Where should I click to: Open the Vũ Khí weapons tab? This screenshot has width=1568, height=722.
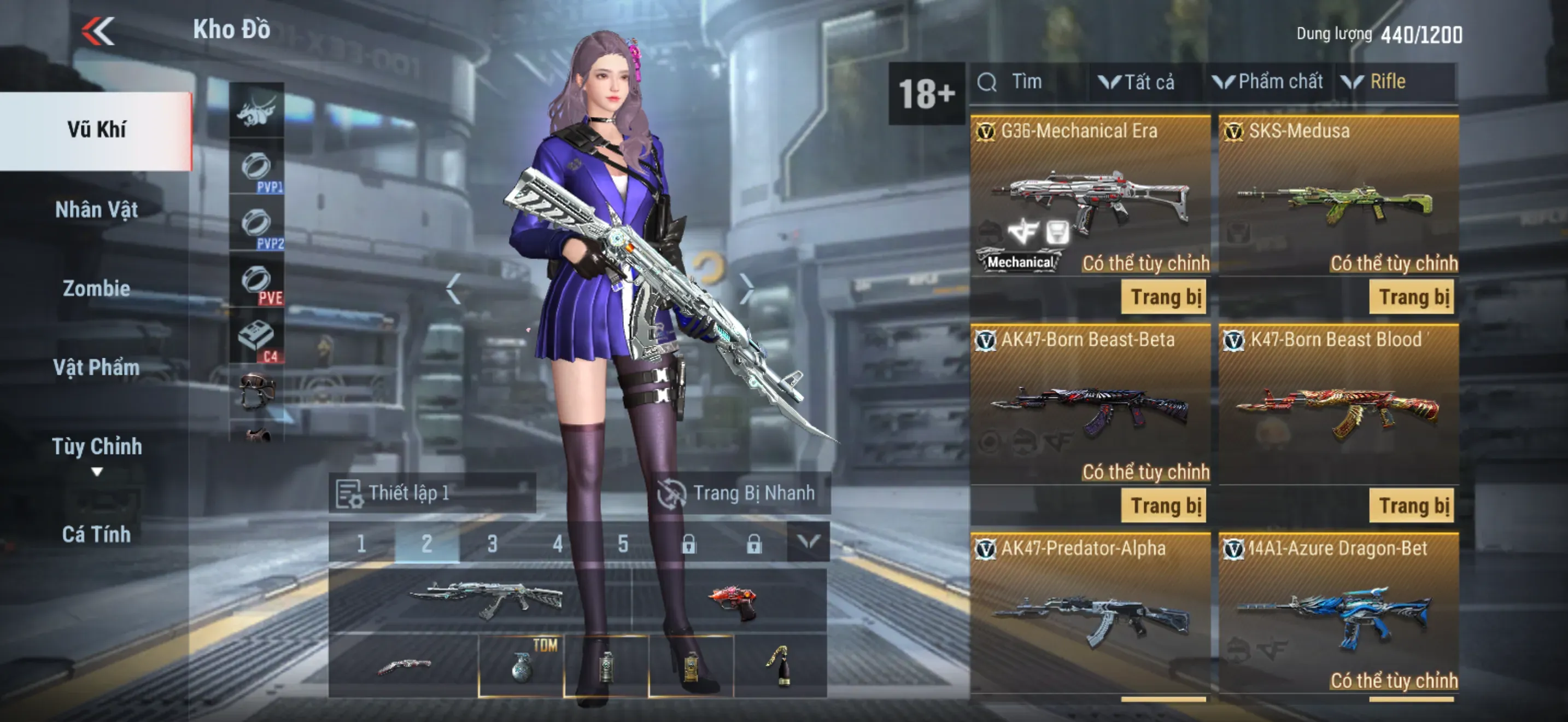click(96, 130)
